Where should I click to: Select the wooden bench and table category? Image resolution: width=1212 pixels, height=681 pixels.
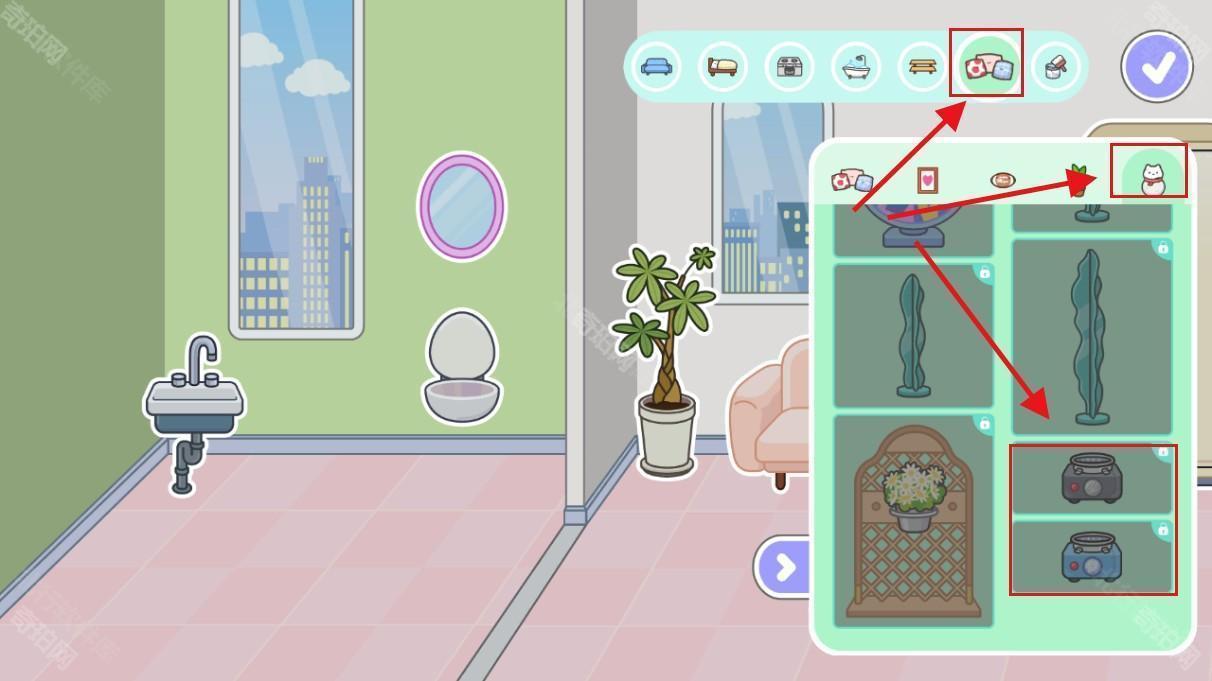point(922,67)
